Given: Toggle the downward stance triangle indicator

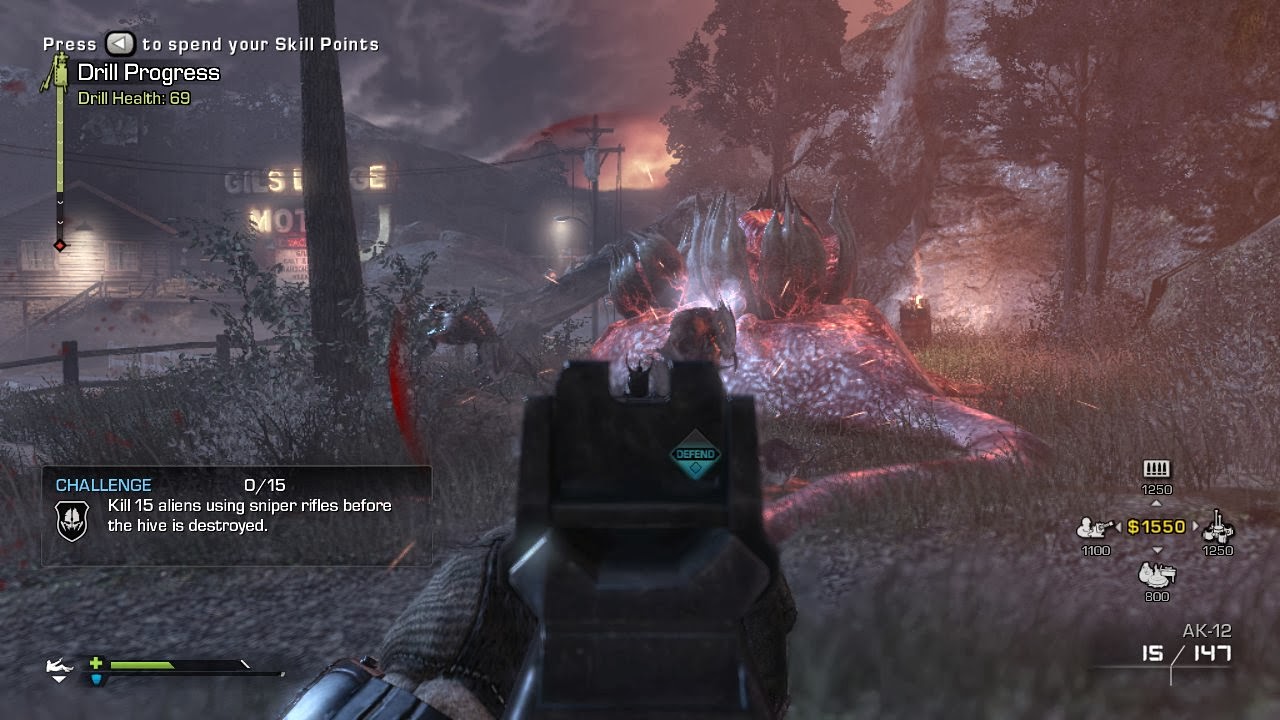Looking at the screenshot, I should (x=60, y=680).
